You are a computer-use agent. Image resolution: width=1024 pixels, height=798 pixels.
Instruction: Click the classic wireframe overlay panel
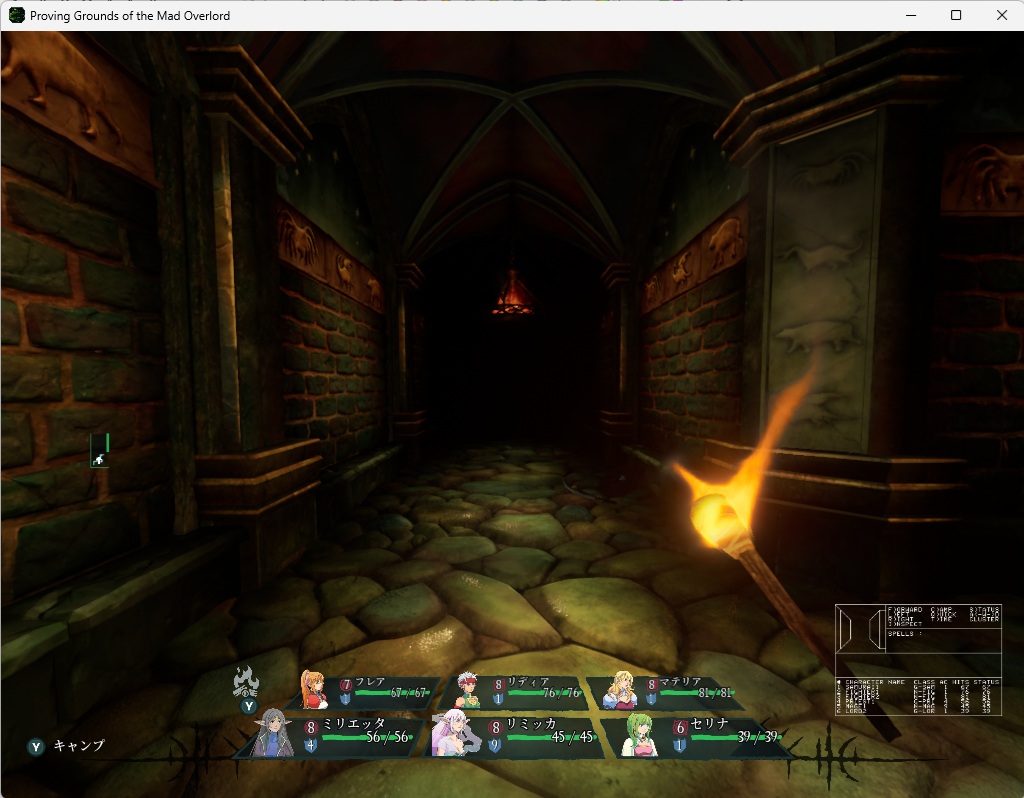tap(918, 659)
